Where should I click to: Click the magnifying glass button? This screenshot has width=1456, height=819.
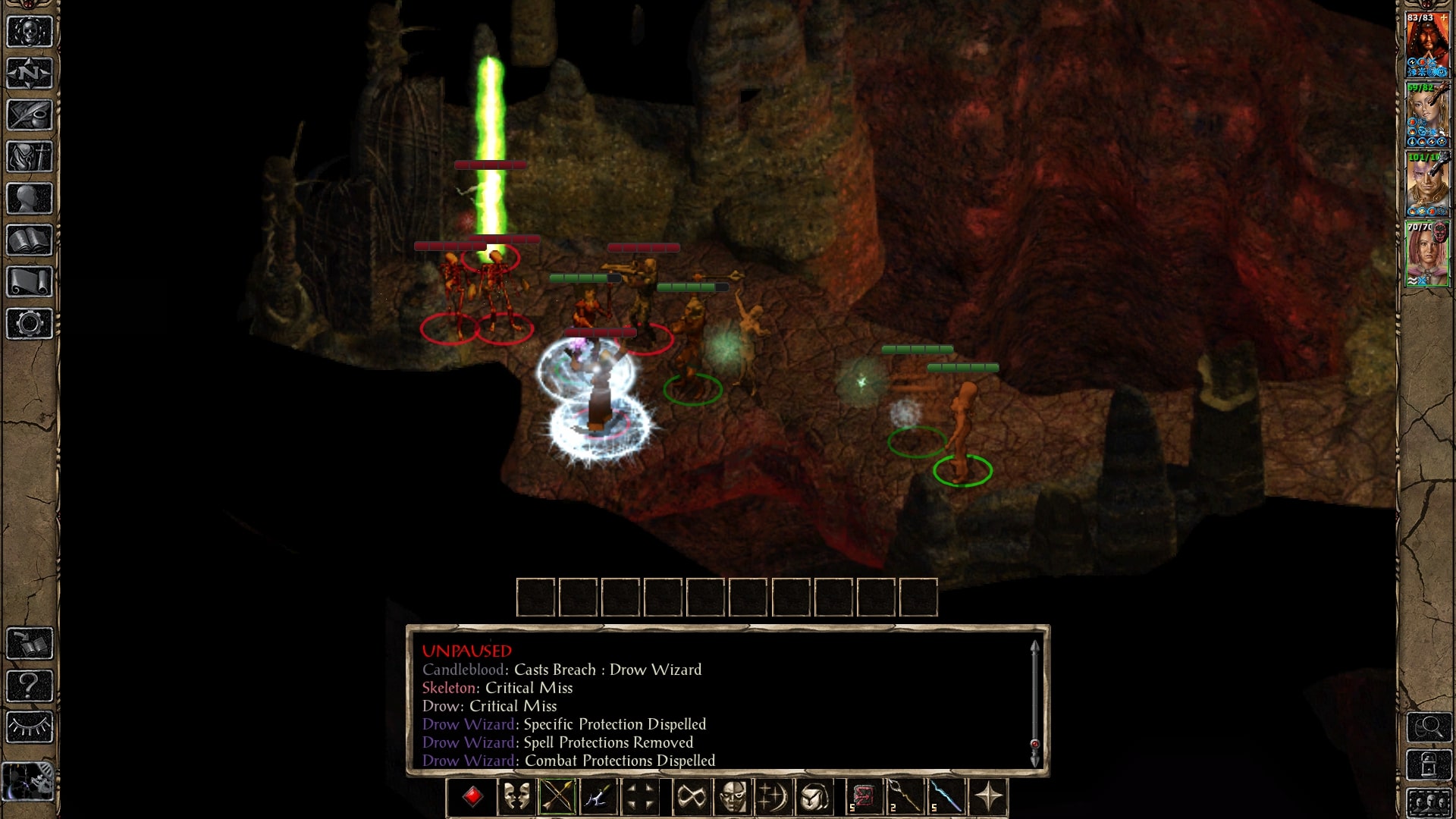1429,727
